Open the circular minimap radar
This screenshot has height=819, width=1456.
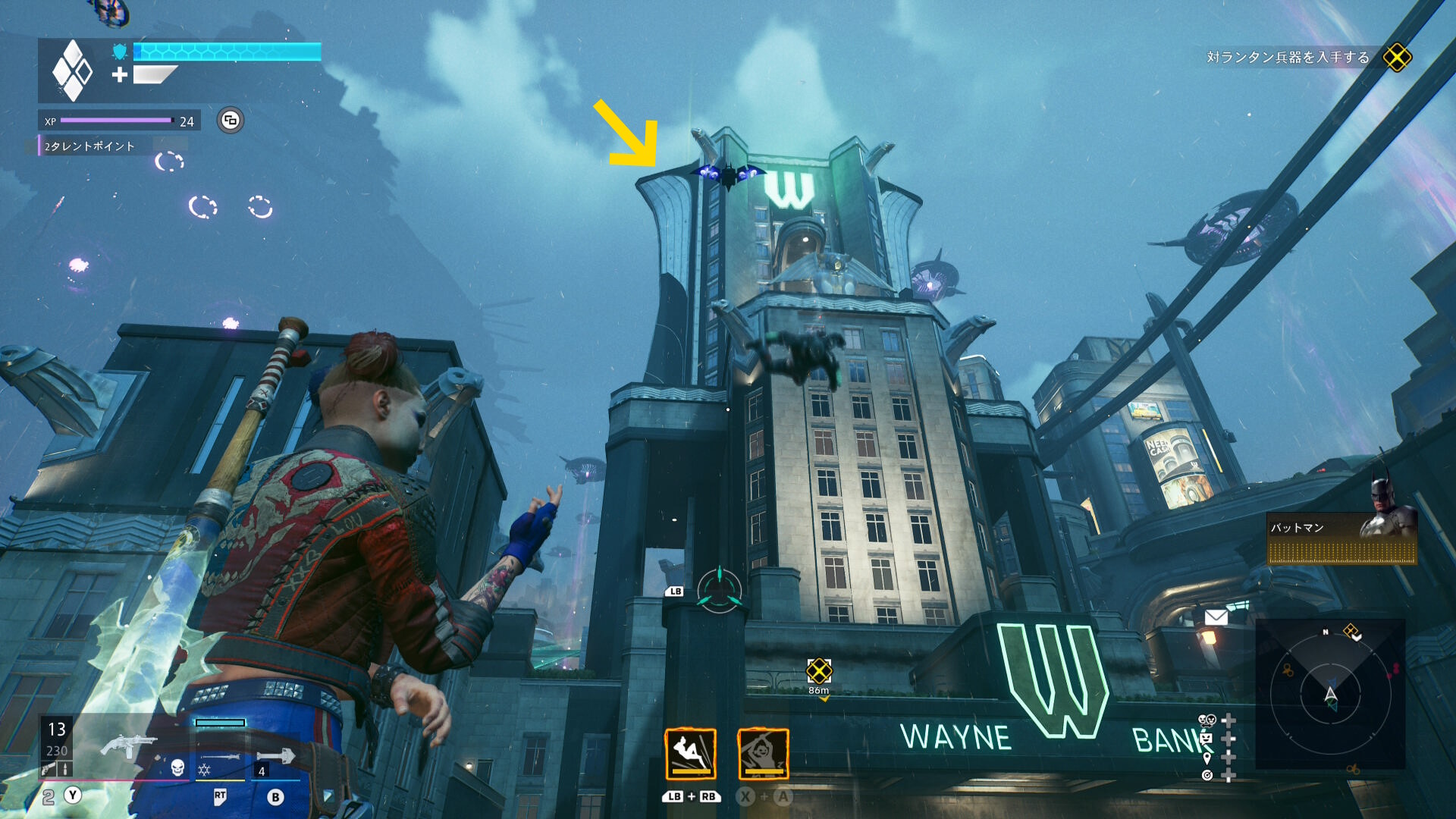click(x=1330, y=694)
